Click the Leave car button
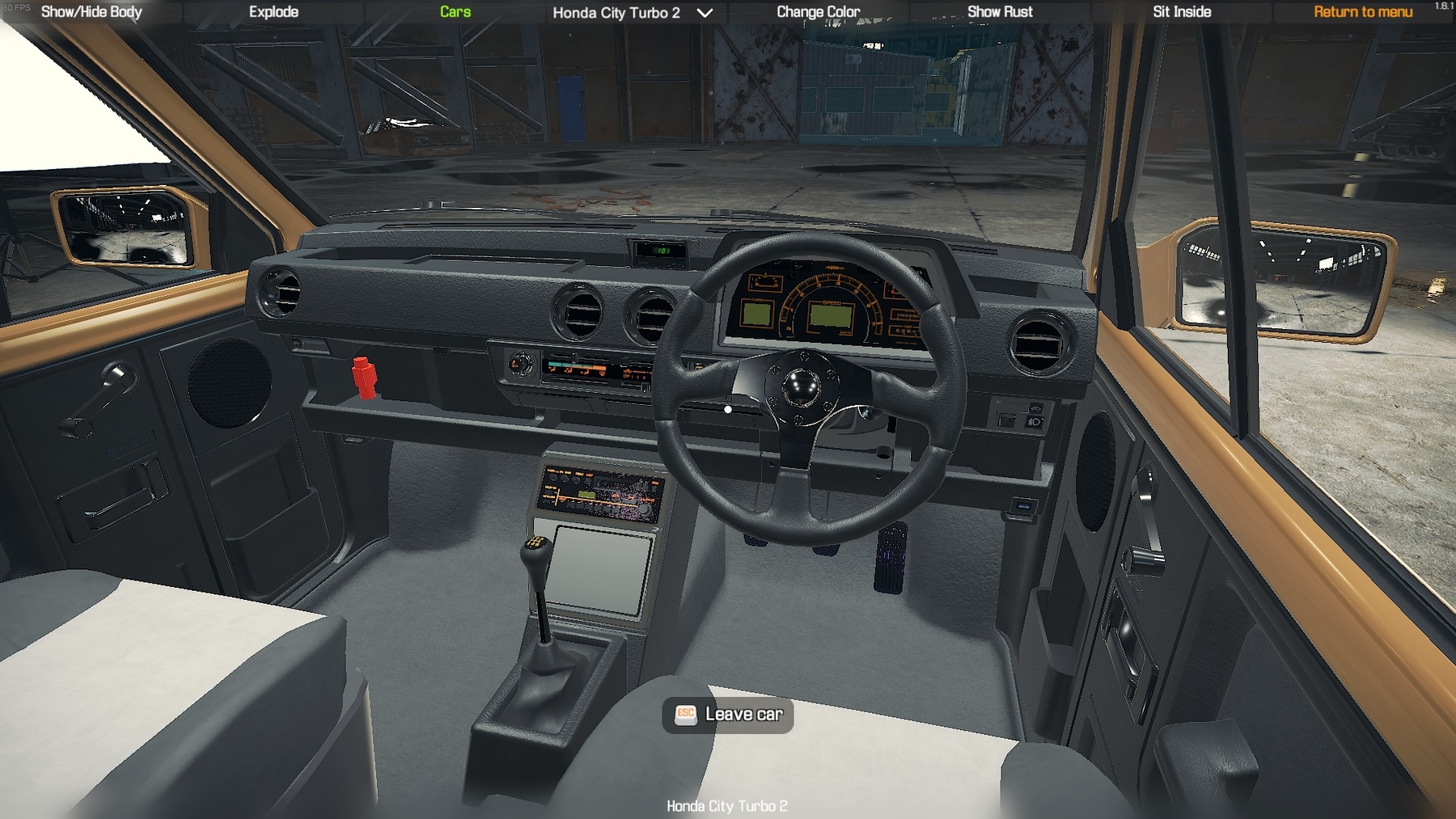Screen dimensions: 1456x819 [x=728, y=715]
